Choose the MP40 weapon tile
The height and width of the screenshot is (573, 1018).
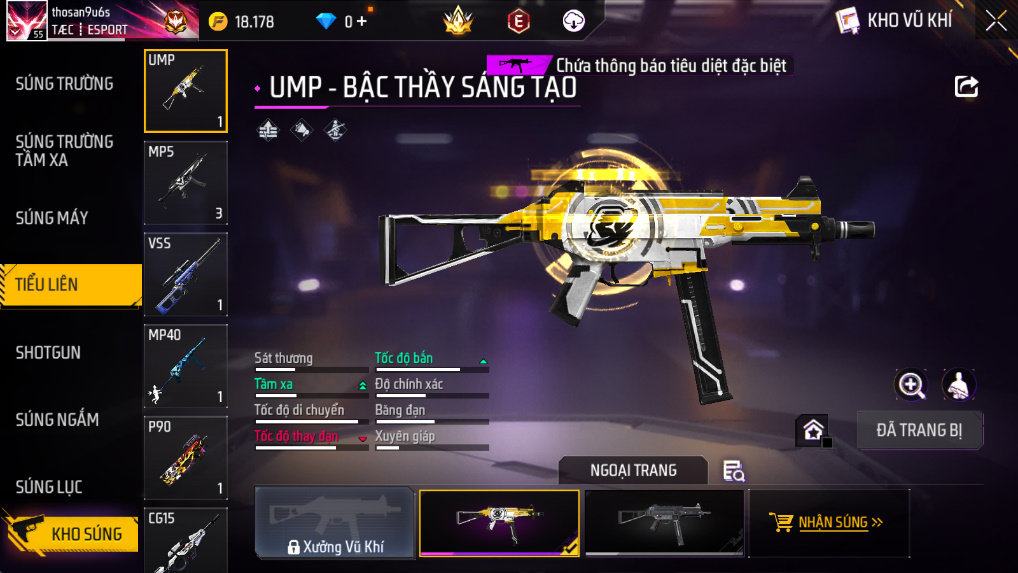pyautogui.click(x=186, y=366)
